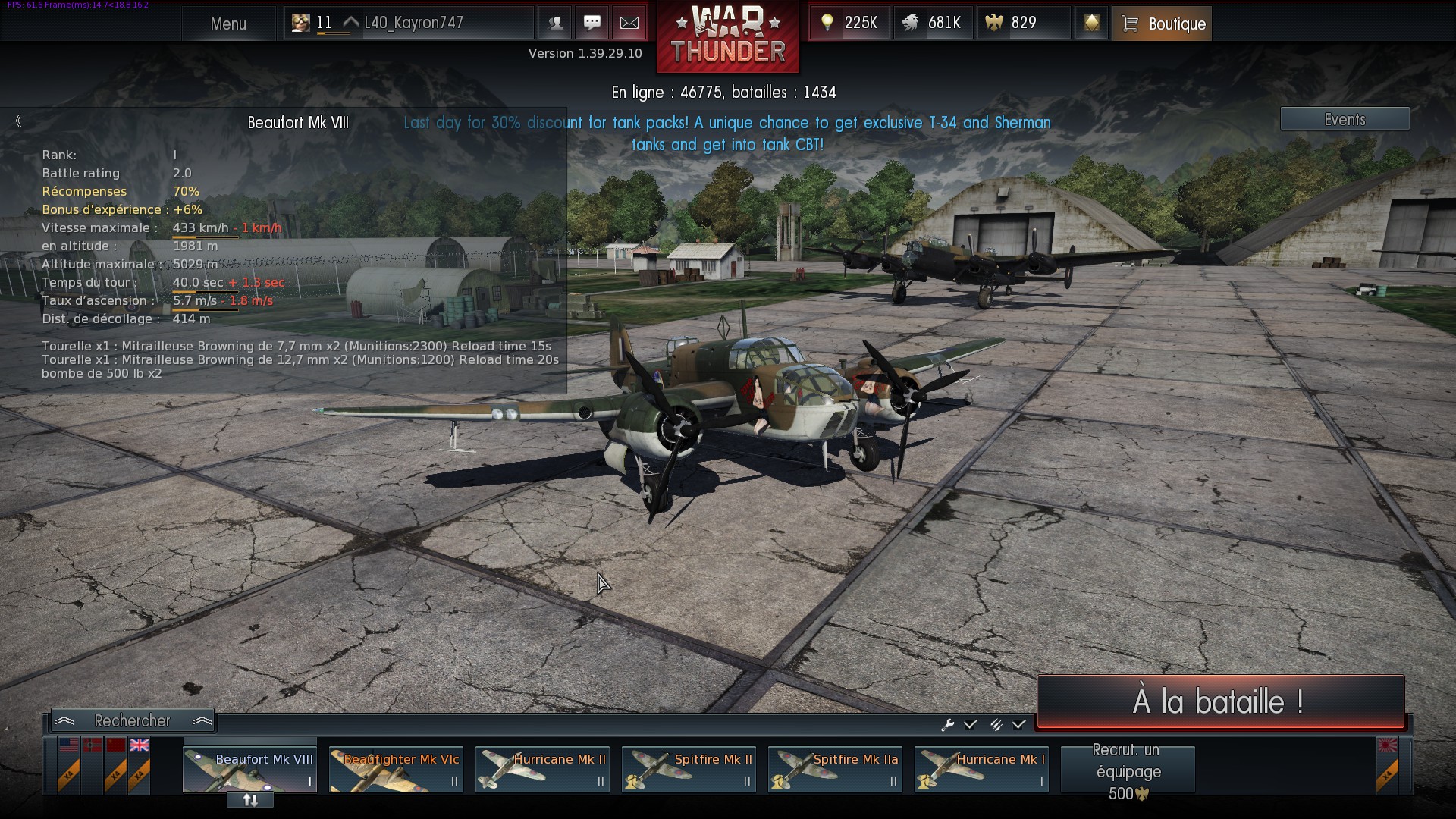Recruit a new crew for 500 eagles
Image resolution: width=1456 pixels, height=819 pixels.
[1128, 770]
